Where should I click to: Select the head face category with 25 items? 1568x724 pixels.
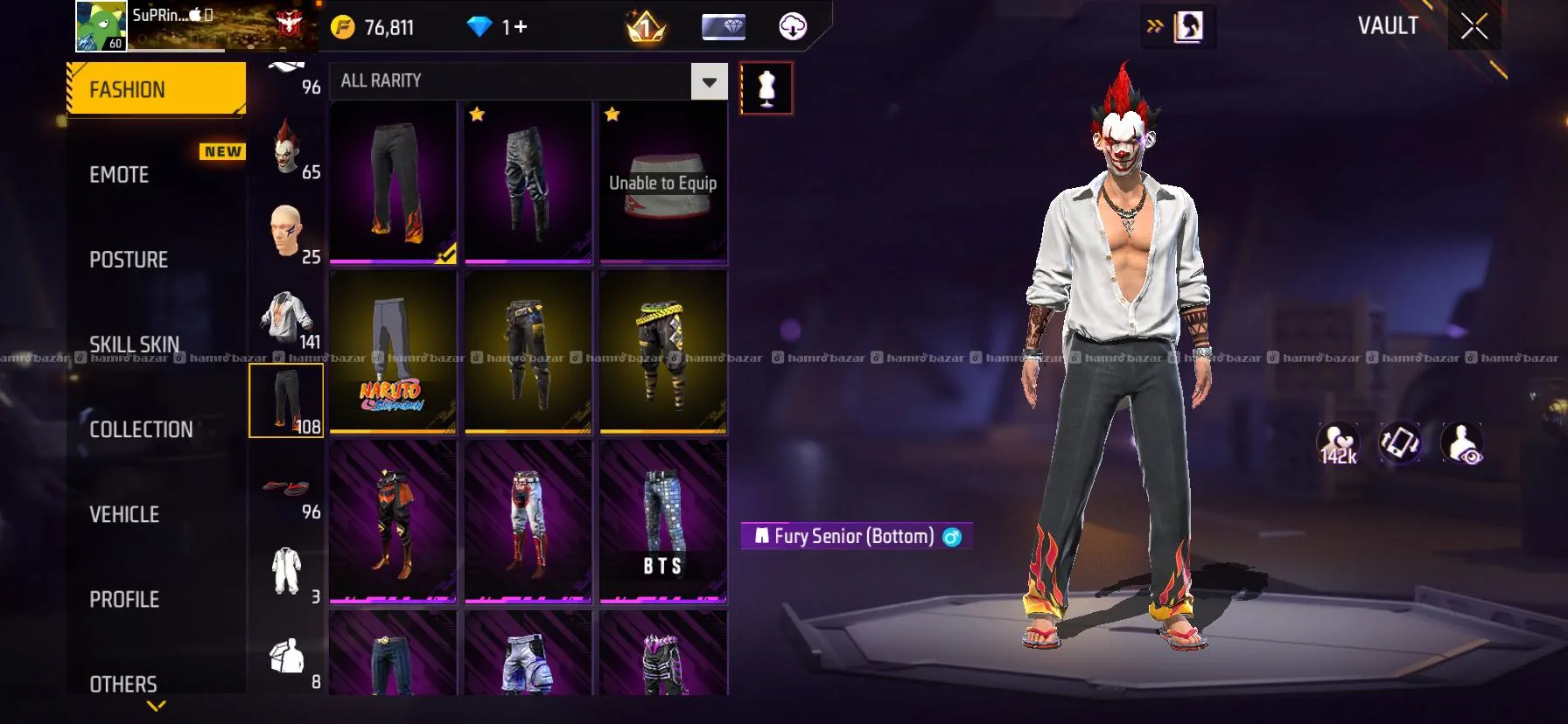tap(287, 233)
